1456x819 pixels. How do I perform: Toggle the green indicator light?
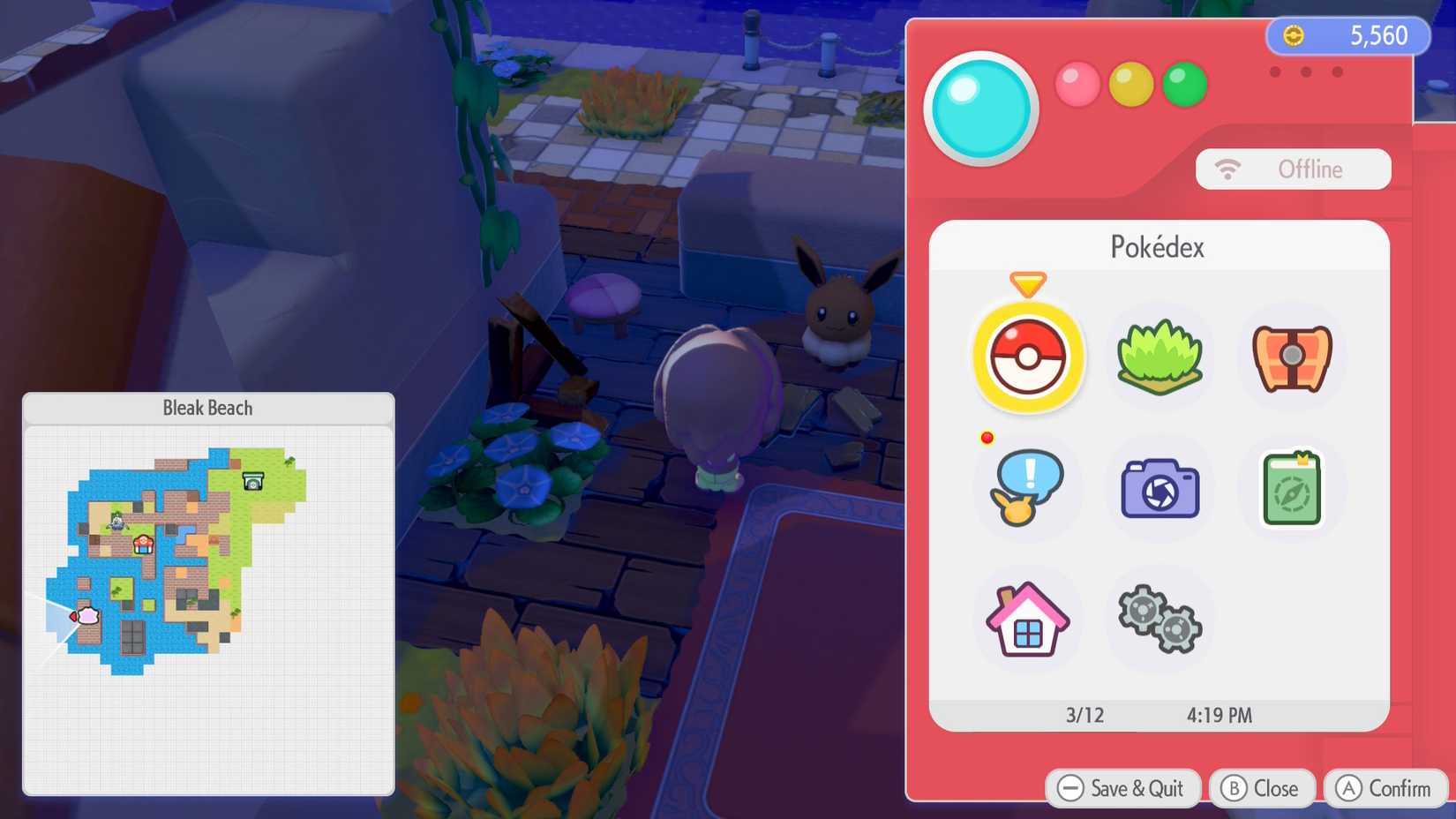(1185, 84)
